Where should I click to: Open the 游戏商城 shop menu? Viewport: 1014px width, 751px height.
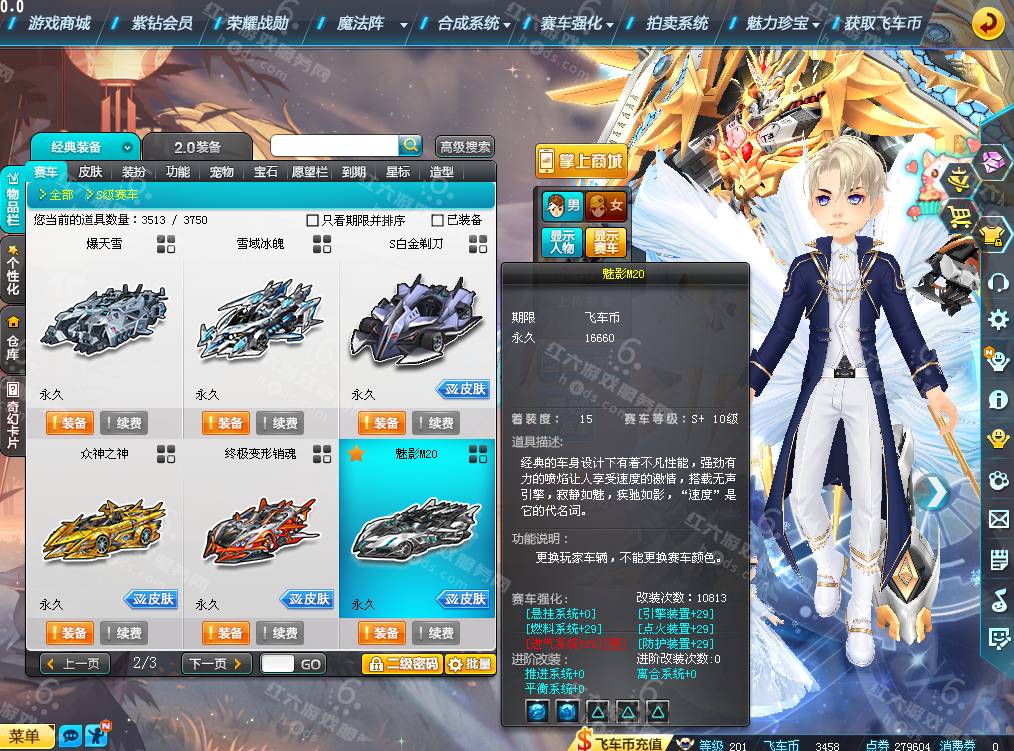point(59,23)
